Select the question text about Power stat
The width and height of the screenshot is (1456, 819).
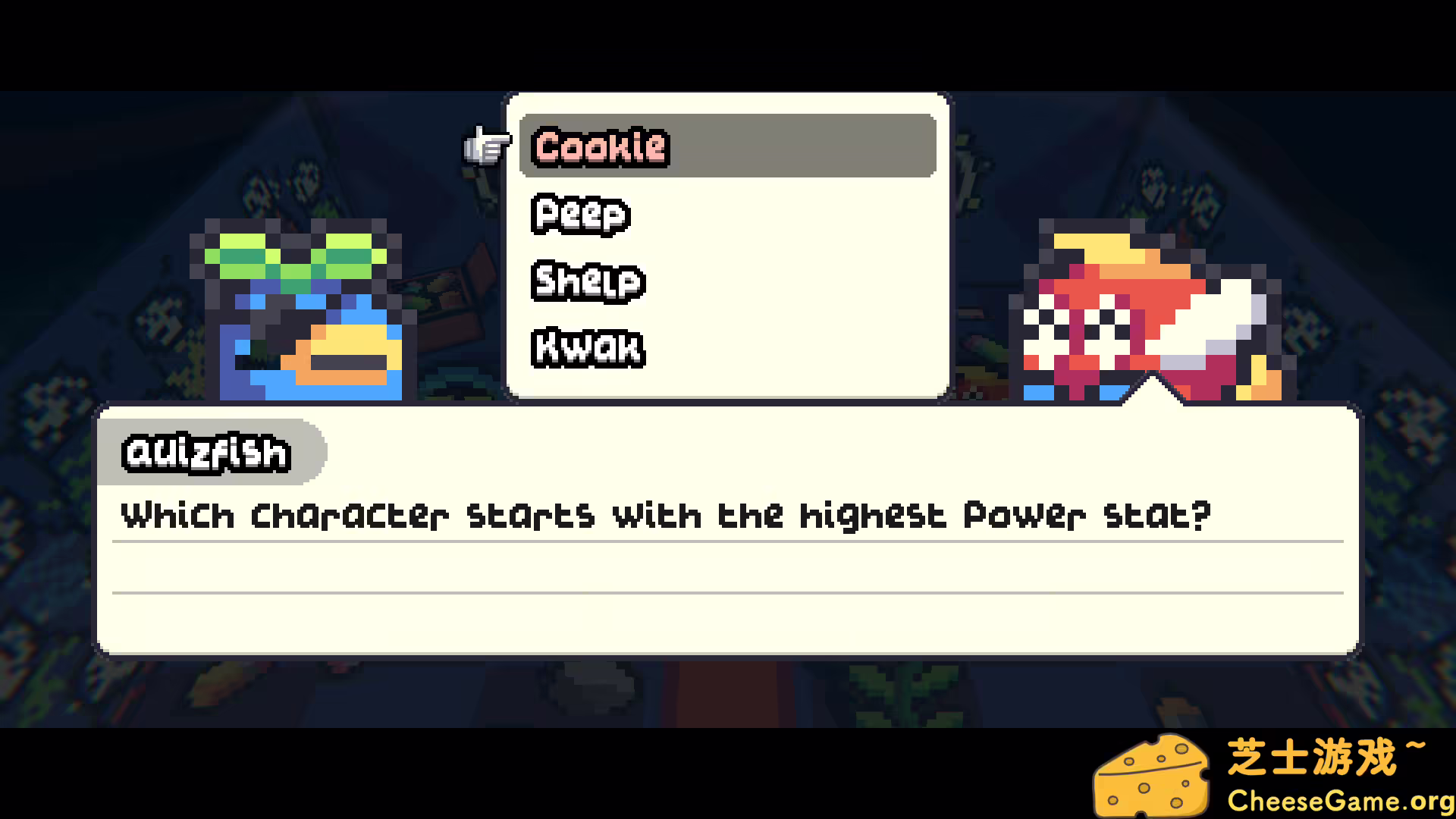[665, 515]
